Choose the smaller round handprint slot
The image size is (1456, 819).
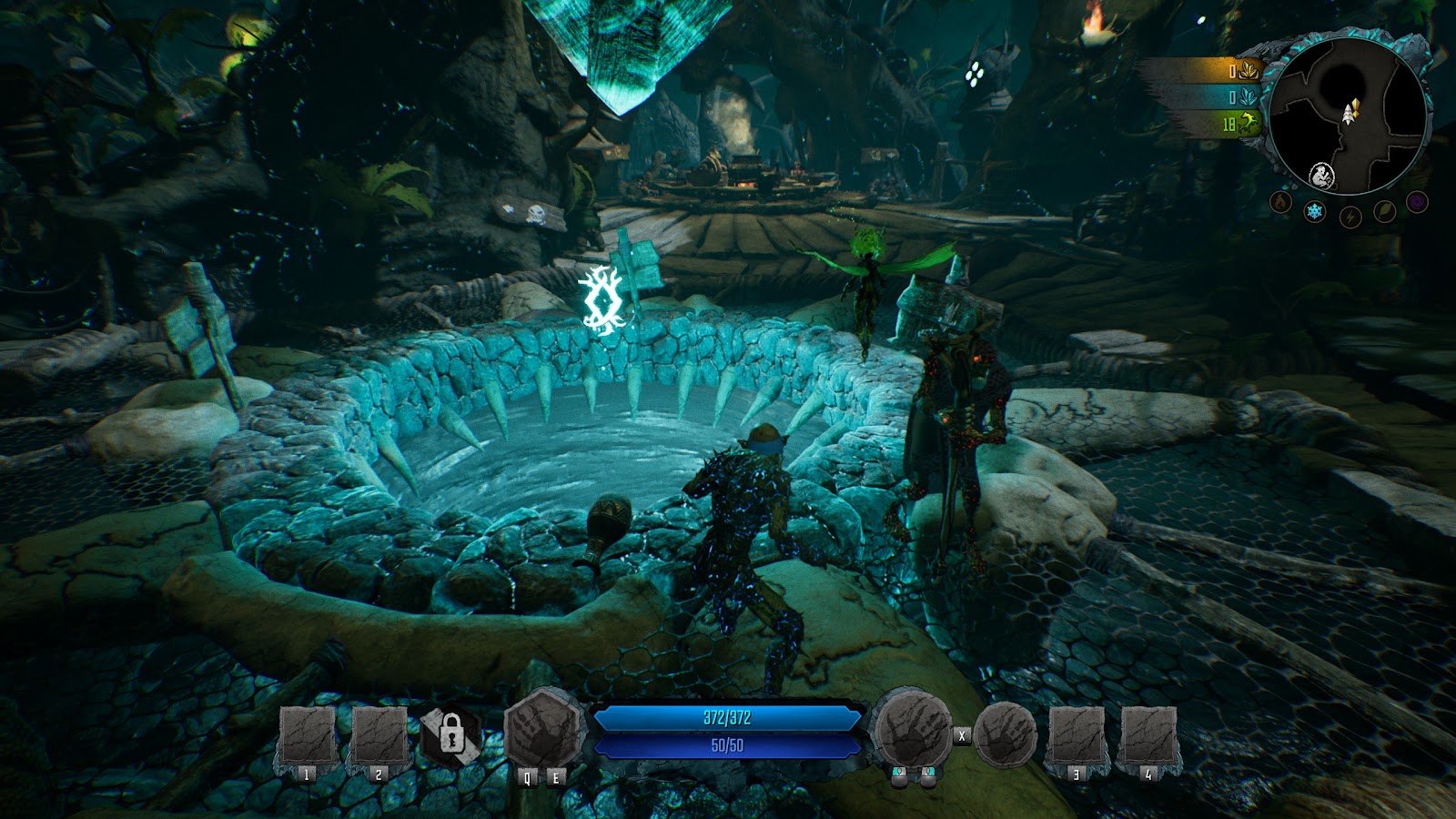tap(1006, 733)
